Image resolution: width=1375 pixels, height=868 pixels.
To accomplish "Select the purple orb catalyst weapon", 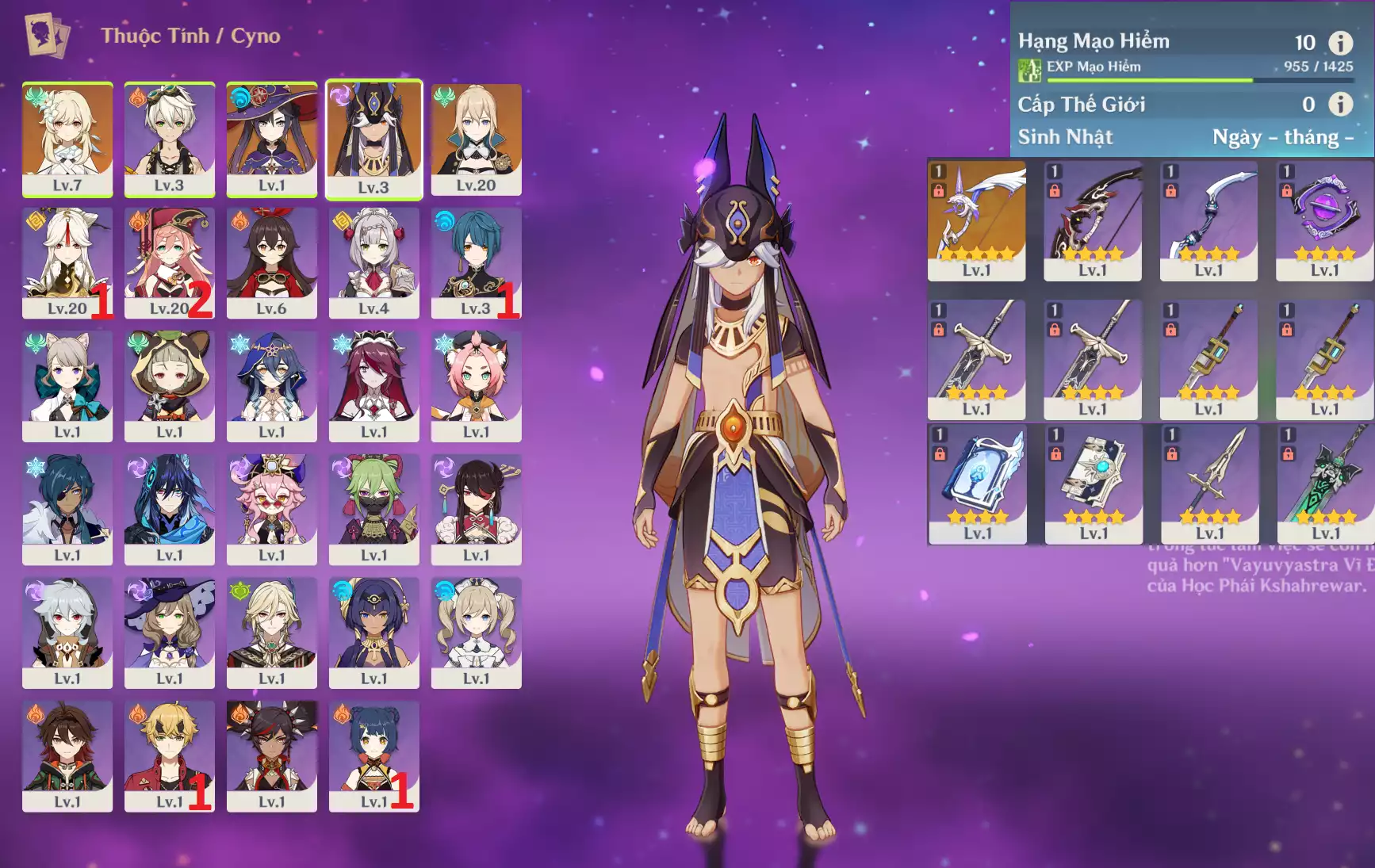I will (1324, 220).
